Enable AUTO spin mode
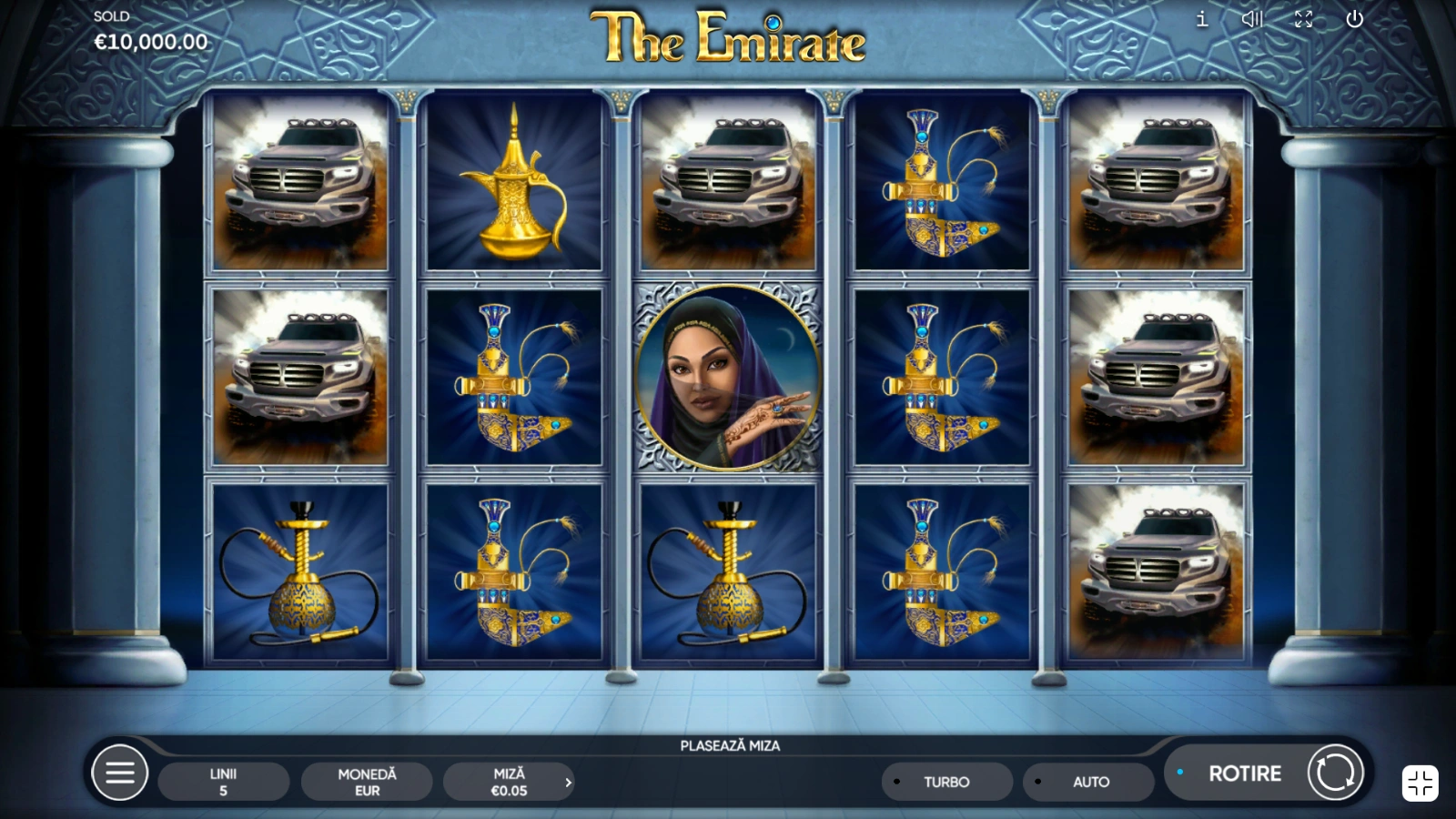This screenshot has width=1456, height=819. point(1089,782)
